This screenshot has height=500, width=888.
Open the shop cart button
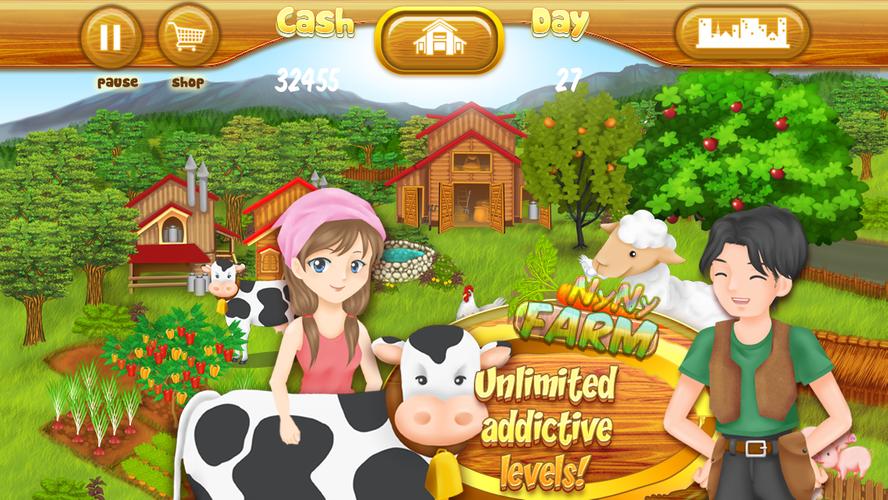[188, 37]
